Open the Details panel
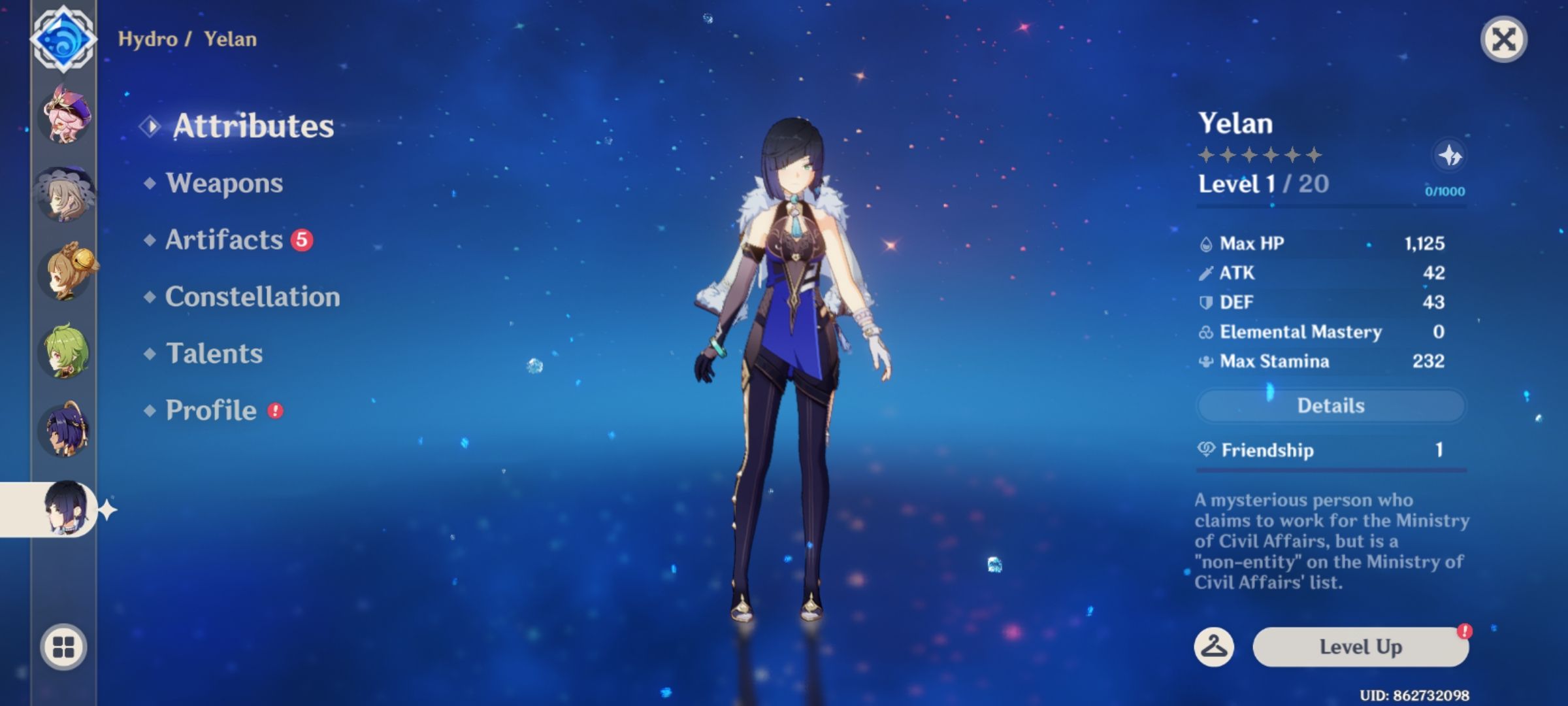1568x706 pixels. coord(1331,405)
